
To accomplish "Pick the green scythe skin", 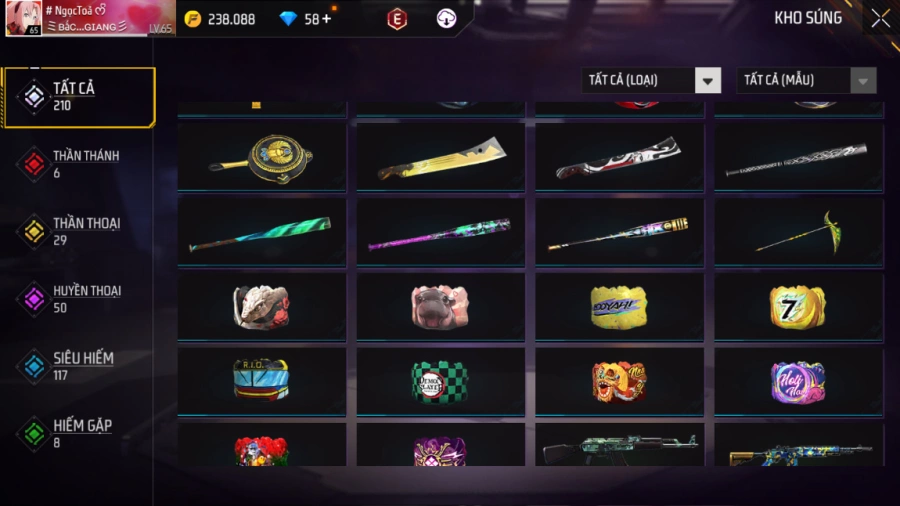I will (799, 231).
